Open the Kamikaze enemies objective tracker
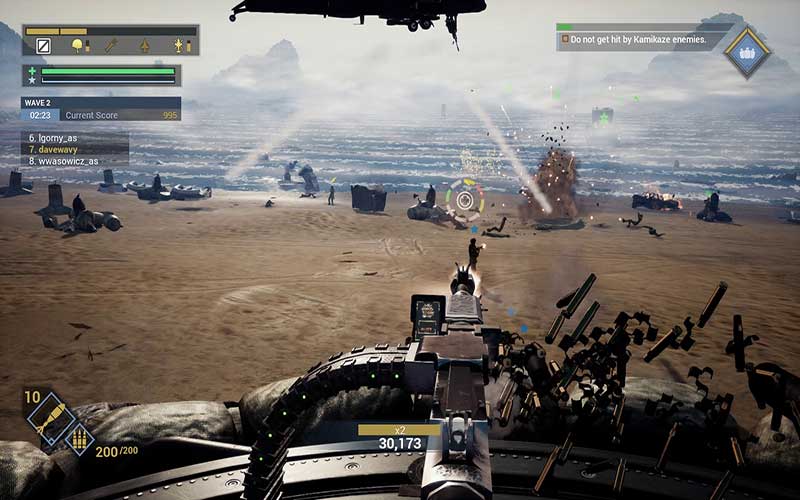The height and width of the screenshot is (500, 800). 634,40
